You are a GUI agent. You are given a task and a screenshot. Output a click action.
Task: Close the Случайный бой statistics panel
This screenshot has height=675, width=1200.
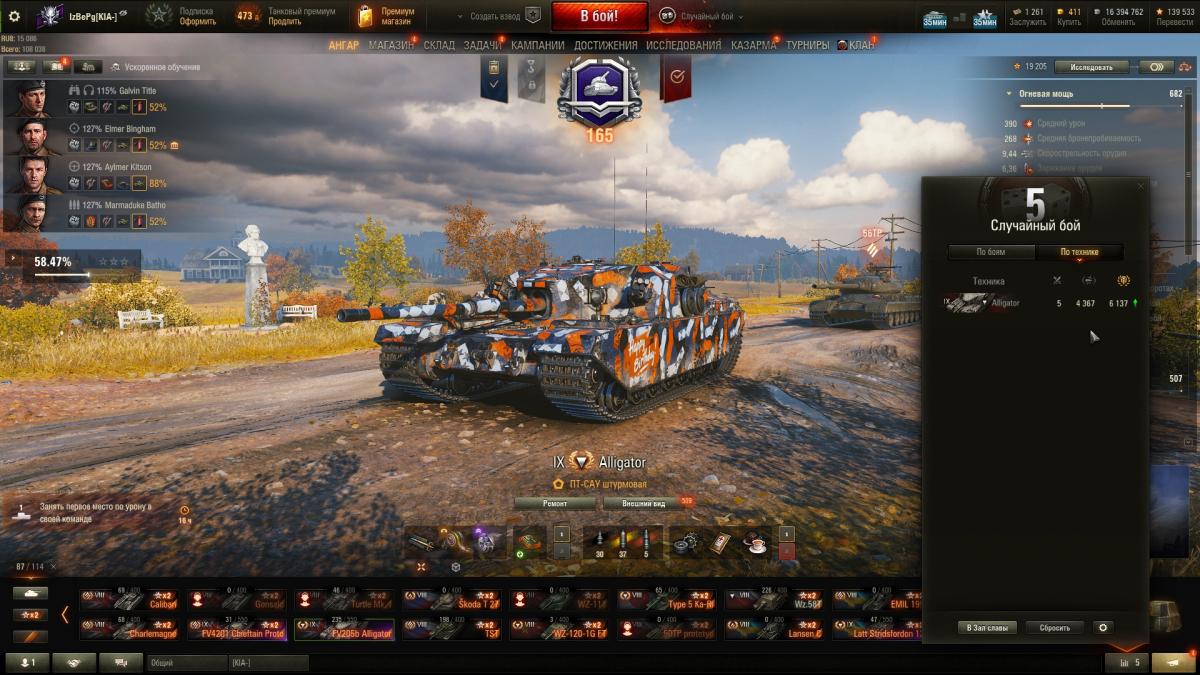pos(1140,186)
